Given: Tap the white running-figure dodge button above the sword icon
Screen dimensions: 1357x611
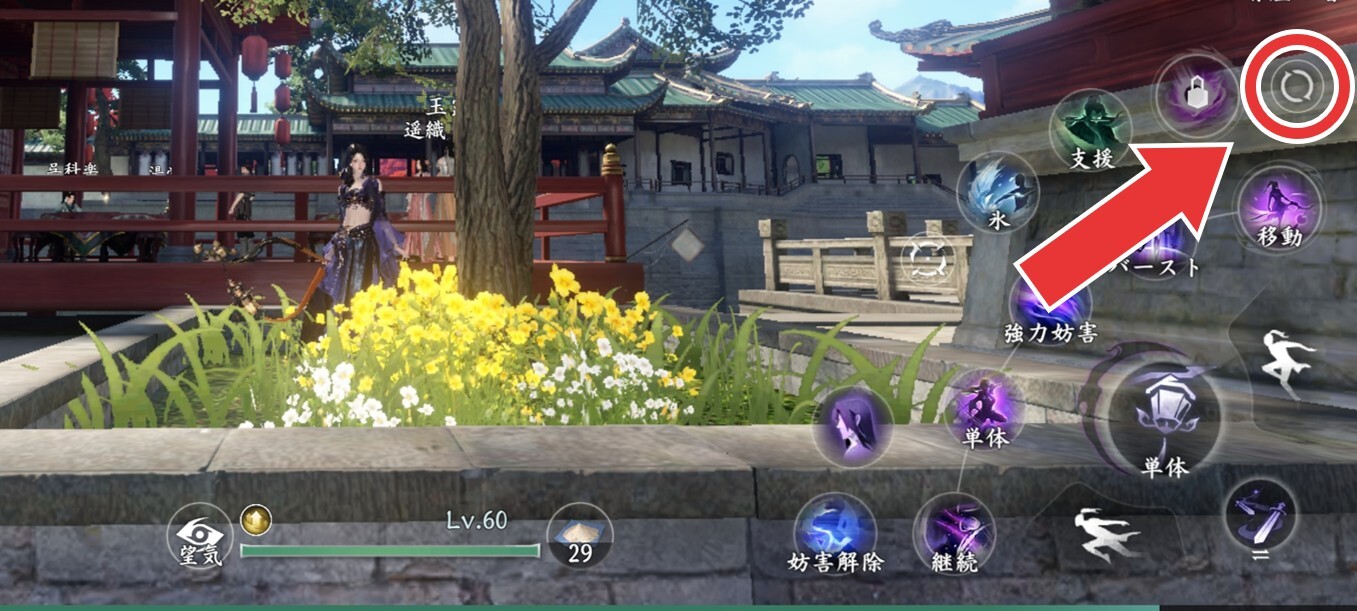Looking at the screenshot, I should pos(1290,362).
